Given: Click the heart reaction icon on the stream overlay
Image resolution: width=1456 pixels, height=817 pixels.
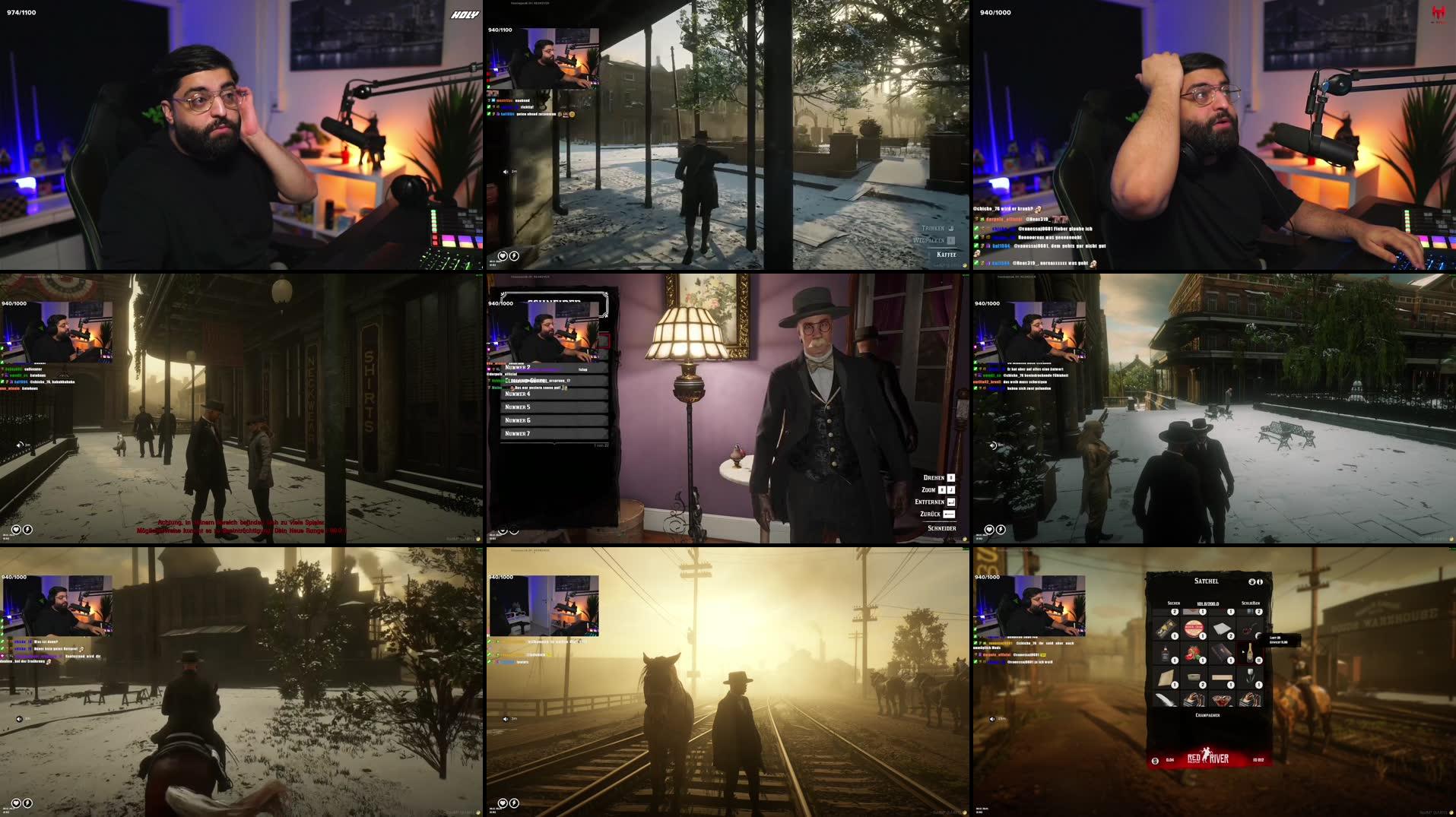Looking at the screenshot, I should coord(503,256).
